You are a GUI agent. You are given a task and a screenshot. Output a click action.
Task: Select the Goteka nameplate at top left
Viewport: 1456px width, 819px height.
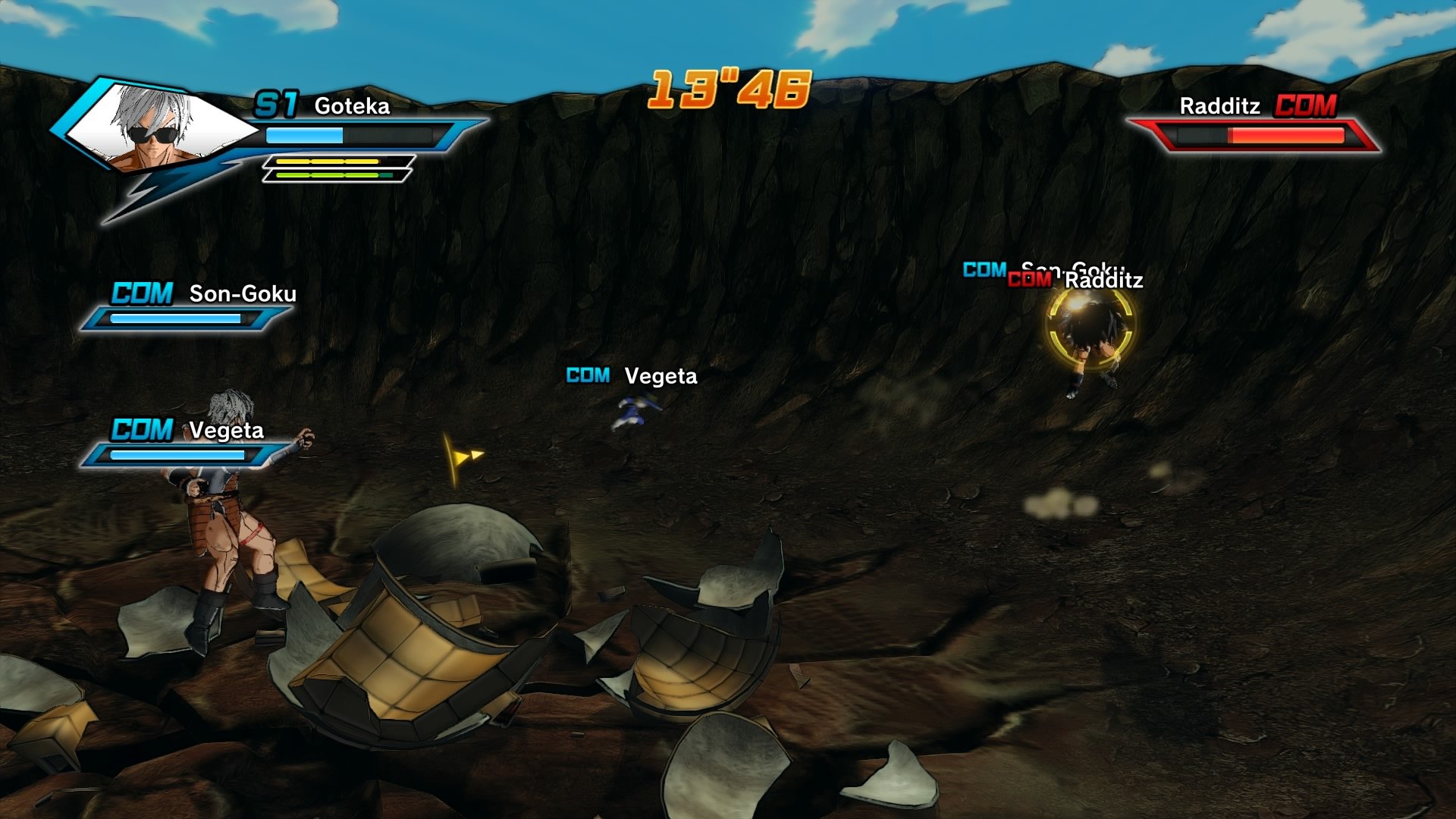tap(351, 107)
